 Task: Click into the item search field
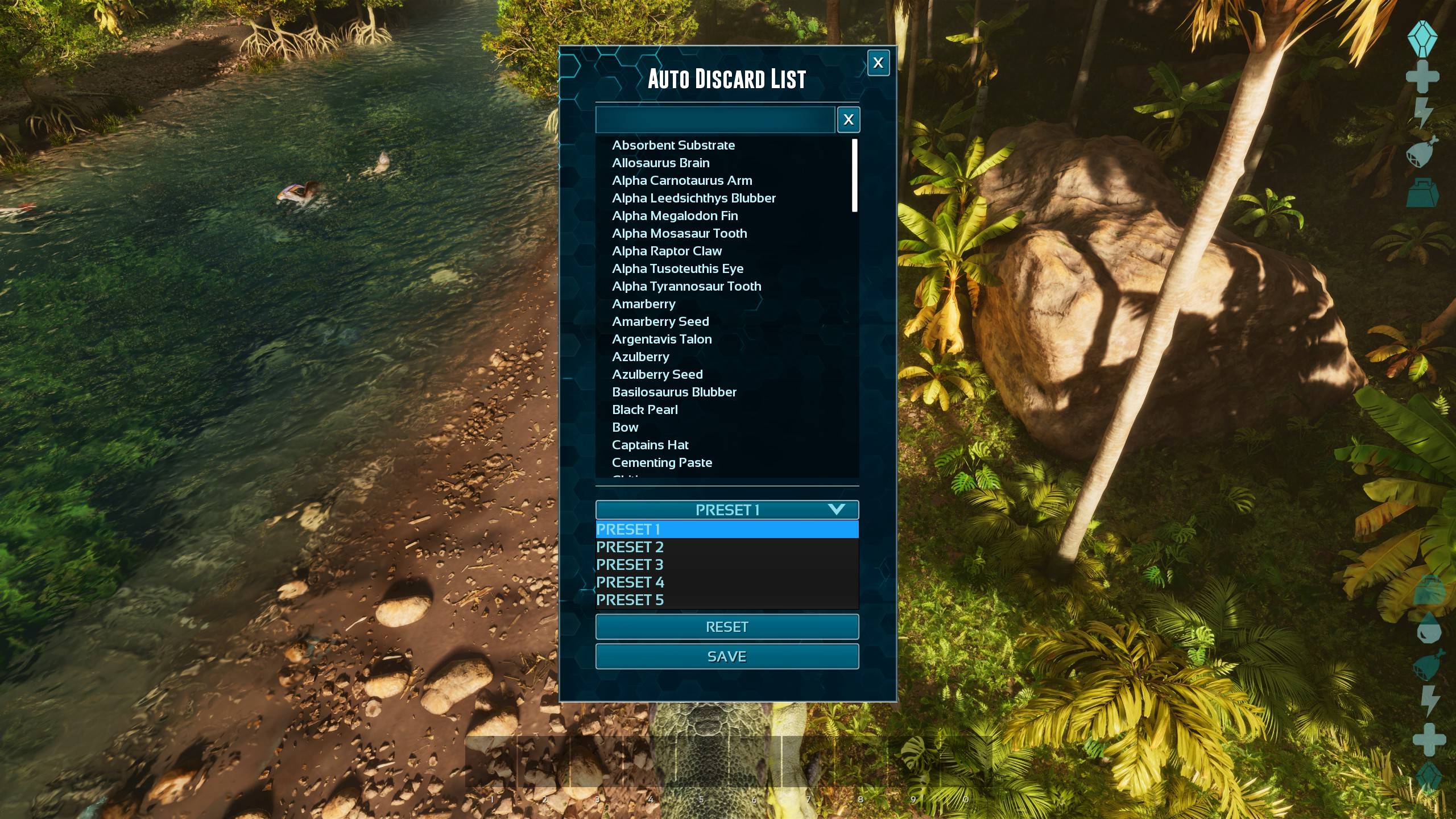pos(715,119)
